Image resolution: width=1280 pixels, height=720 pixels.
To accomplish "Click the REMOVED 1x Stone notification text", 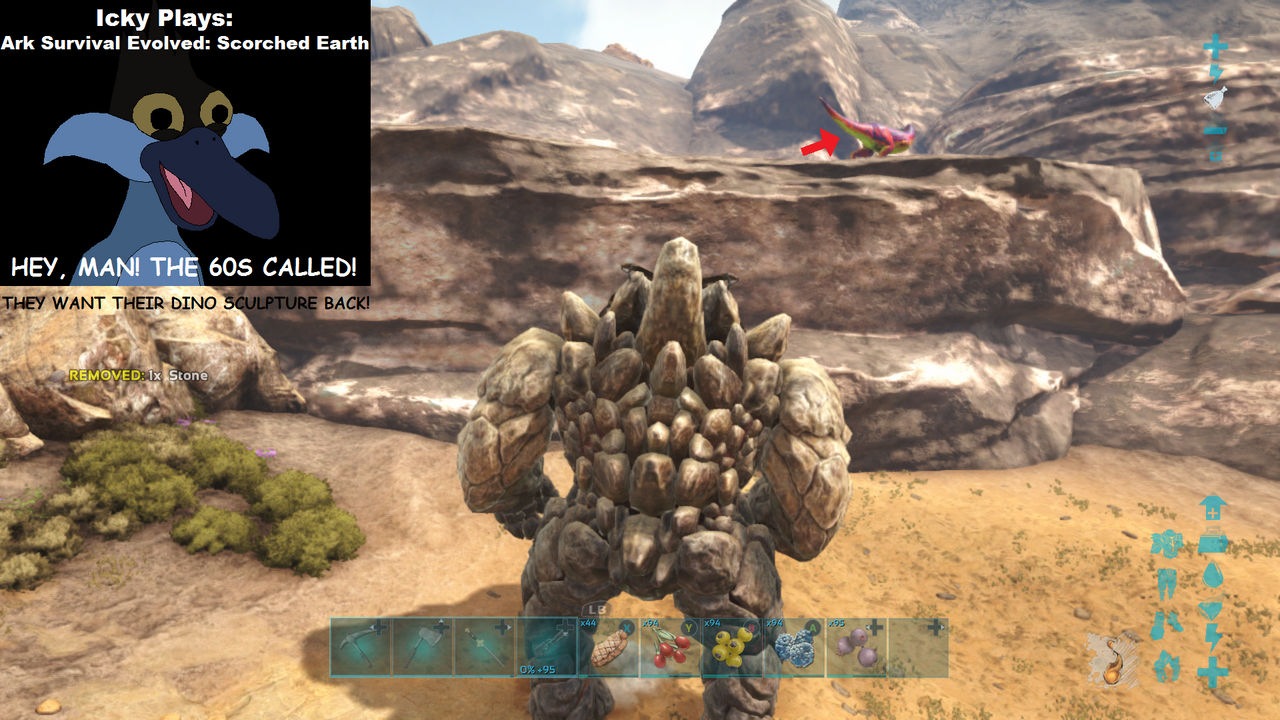I will coord(137,376).
